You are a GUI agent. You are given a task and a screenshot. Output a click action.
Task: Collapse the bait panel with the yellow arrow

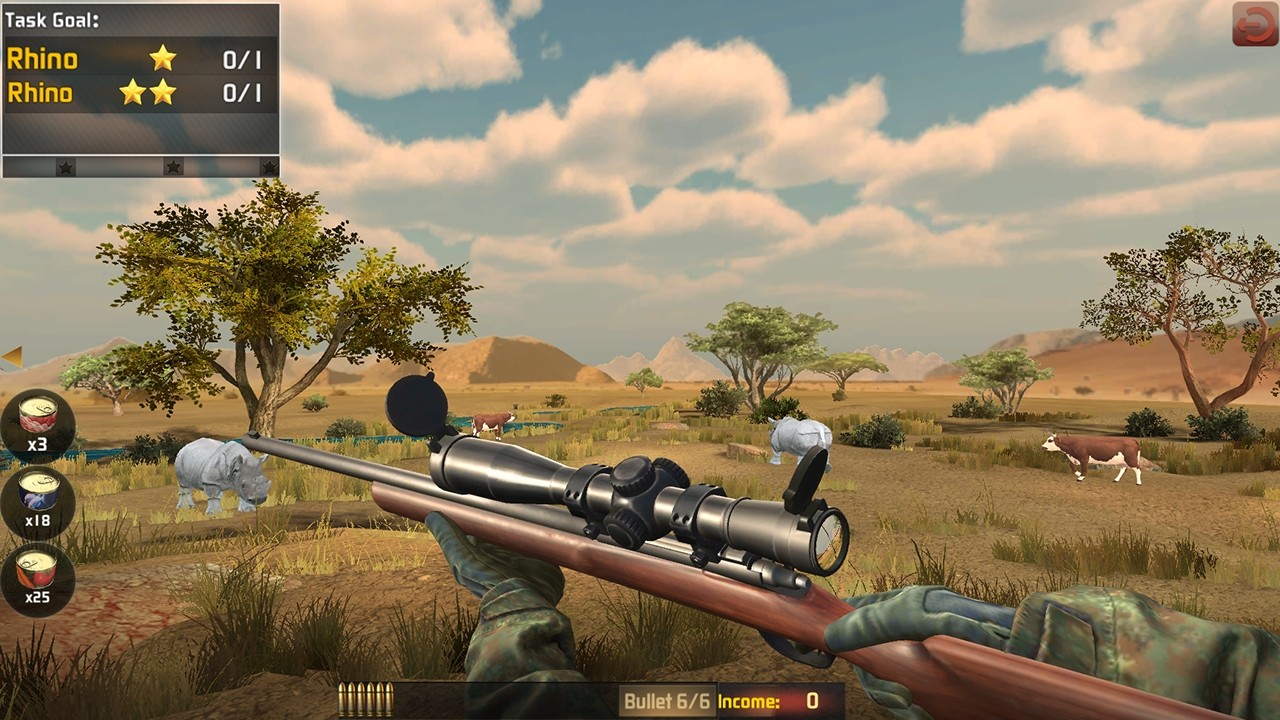(12, 357)
